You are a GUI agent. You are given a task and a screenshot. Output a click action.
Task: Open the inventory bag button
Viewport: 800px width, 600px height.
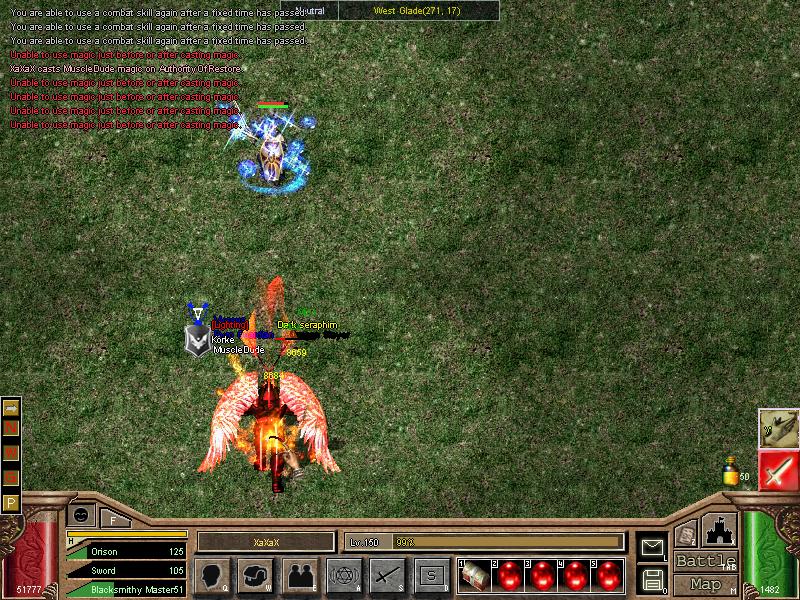[x=255, y=576]
